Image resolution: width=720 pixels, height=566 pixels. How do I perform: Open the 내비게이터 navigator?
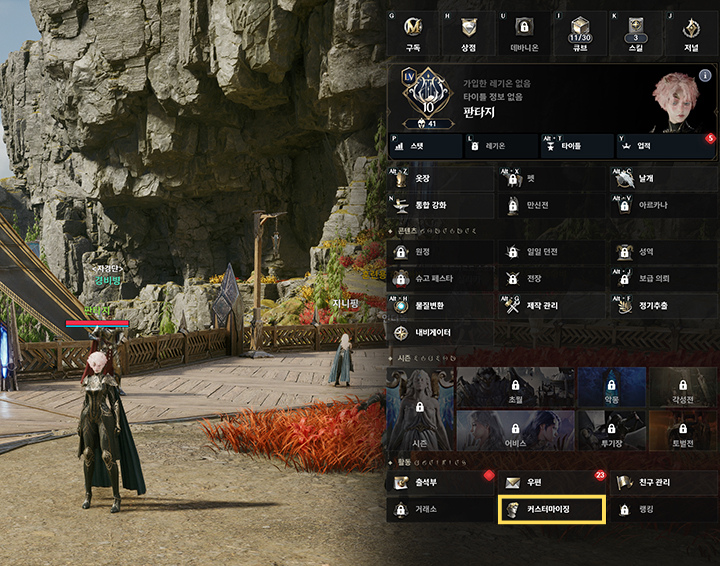[x=440, y=333]
